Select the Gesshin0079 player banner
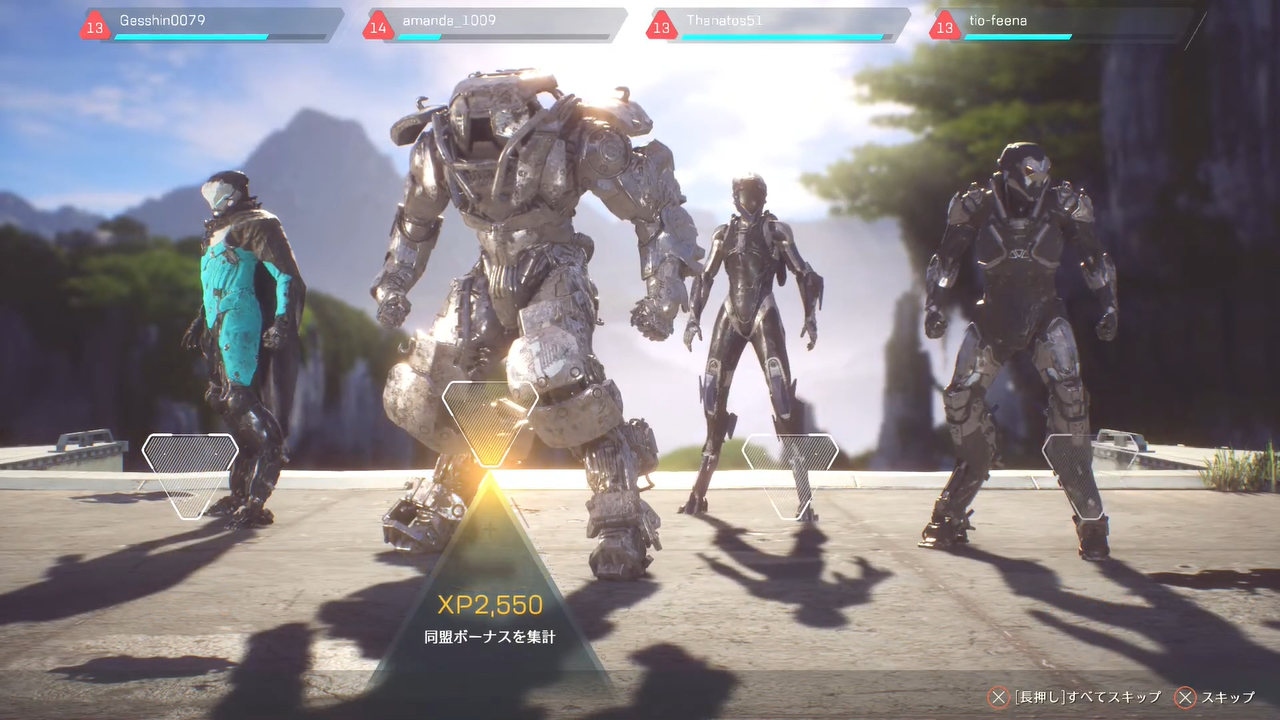Image resolution: width=1280 pixels, height=720 pixels. pyautogui.click(x=215, y=25)
